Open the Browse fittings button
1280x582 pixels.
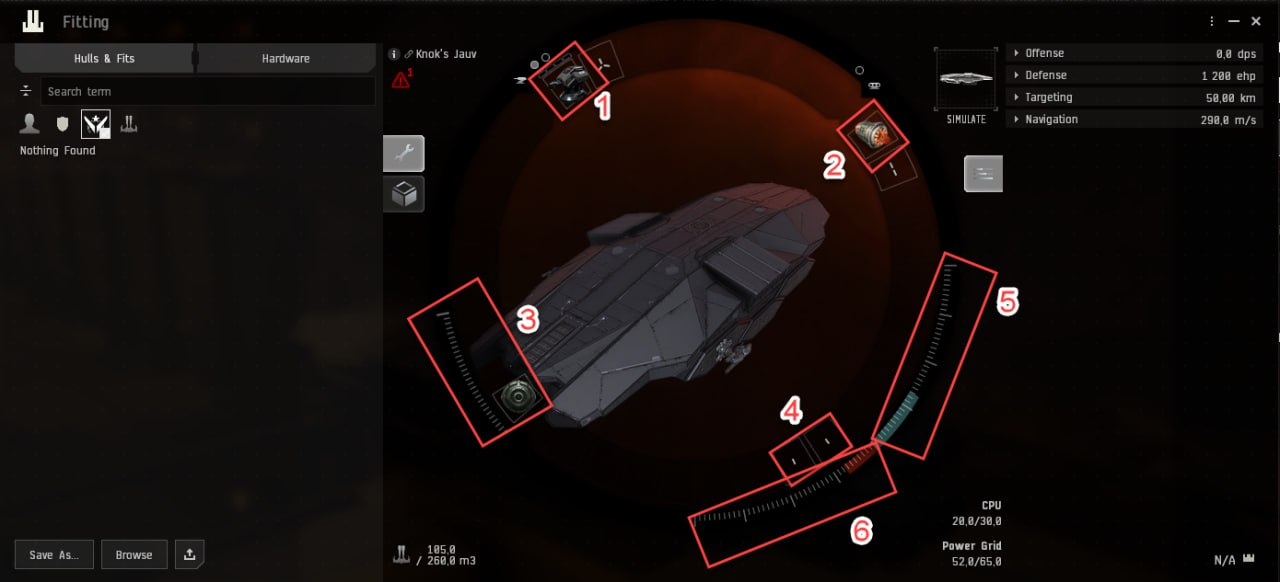click(134, 555)
